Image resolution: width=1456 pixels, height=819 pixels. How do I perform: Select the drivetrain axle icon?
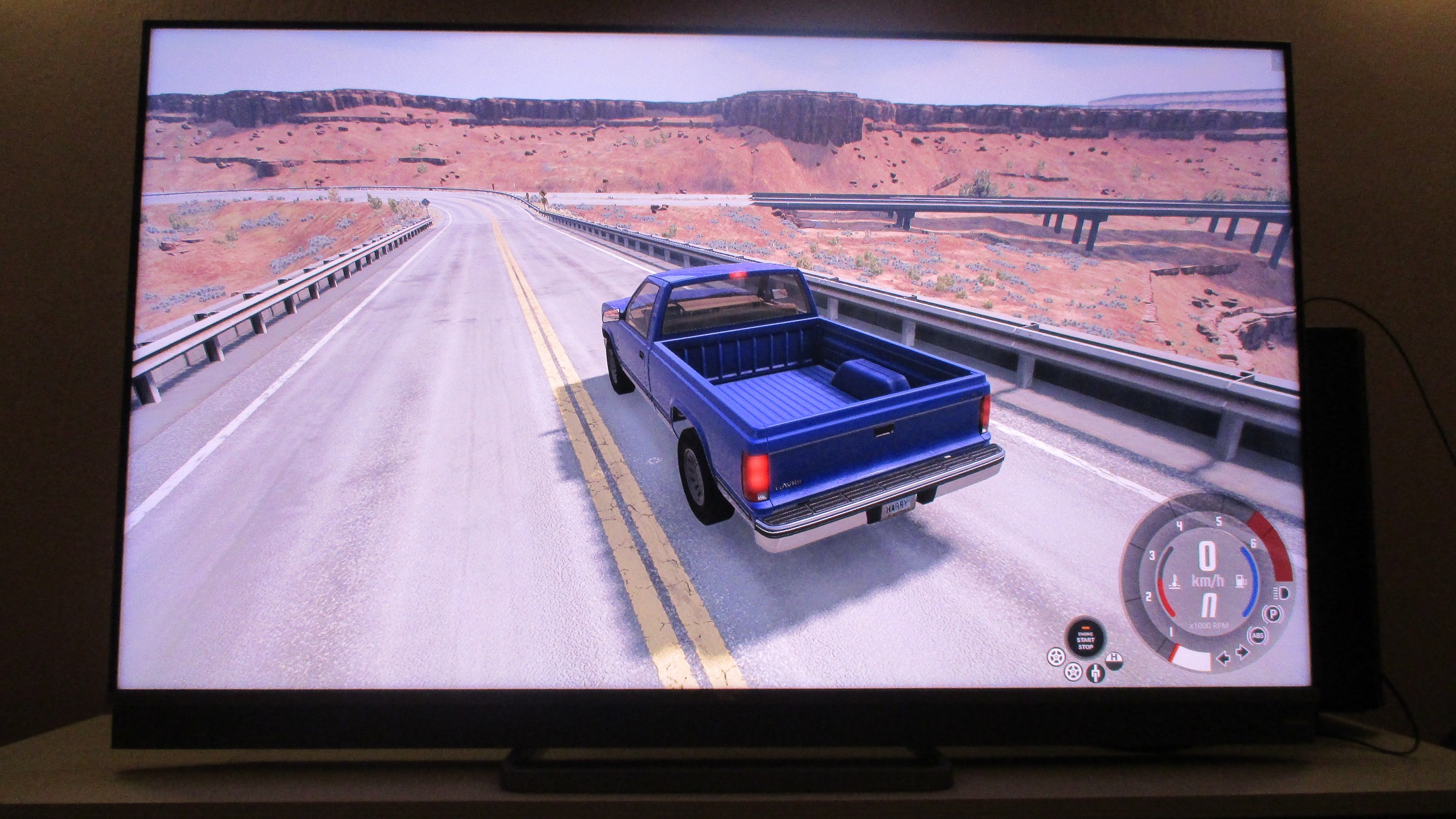[1095, 674]
